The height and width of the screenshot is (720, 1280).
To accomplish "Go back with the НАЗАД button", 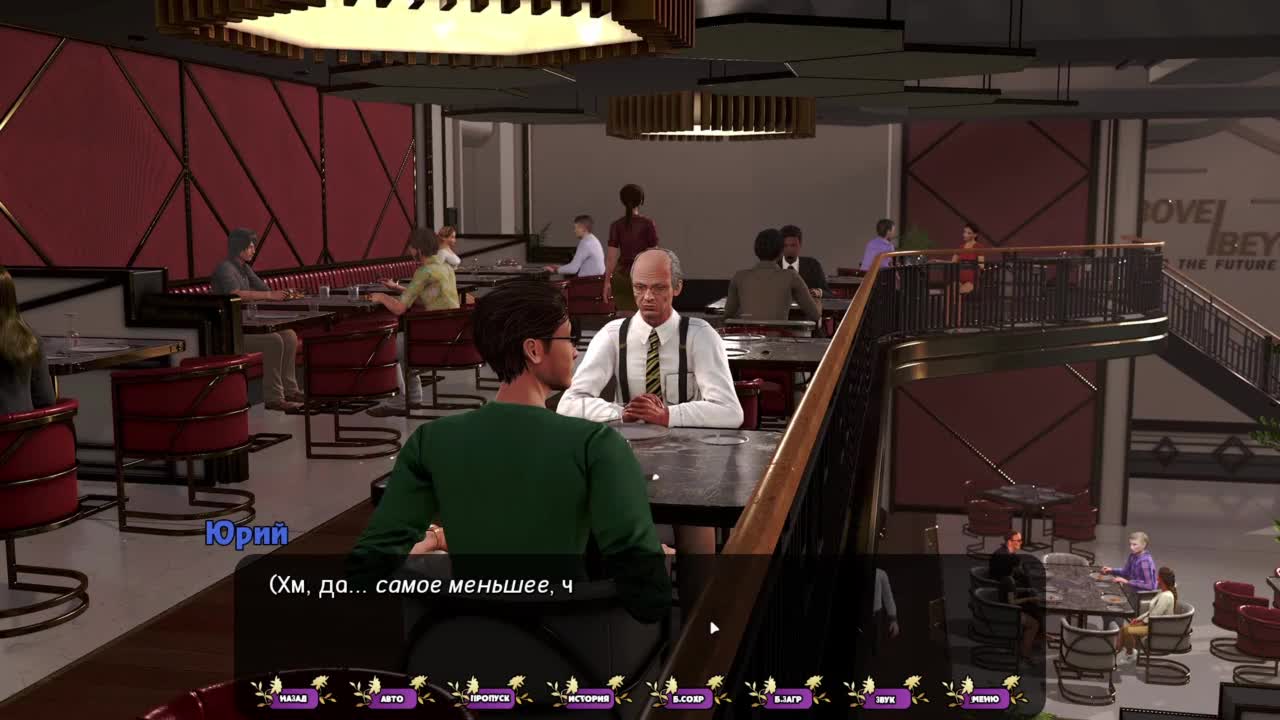I will coord(293,698).
